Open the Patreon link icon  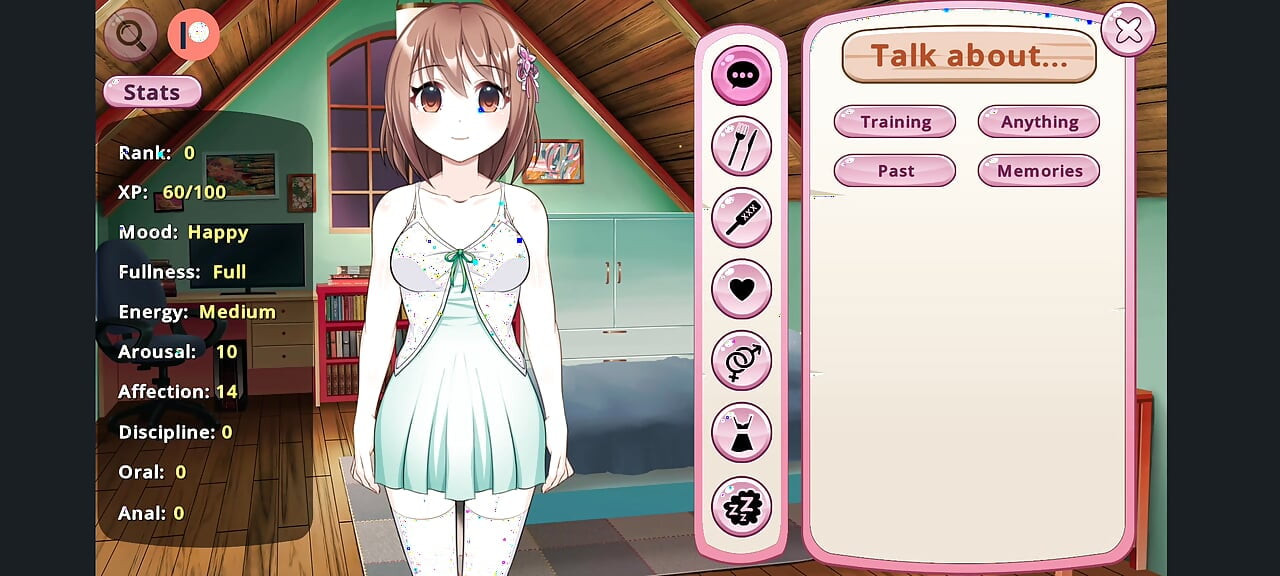tap(193, 35)
